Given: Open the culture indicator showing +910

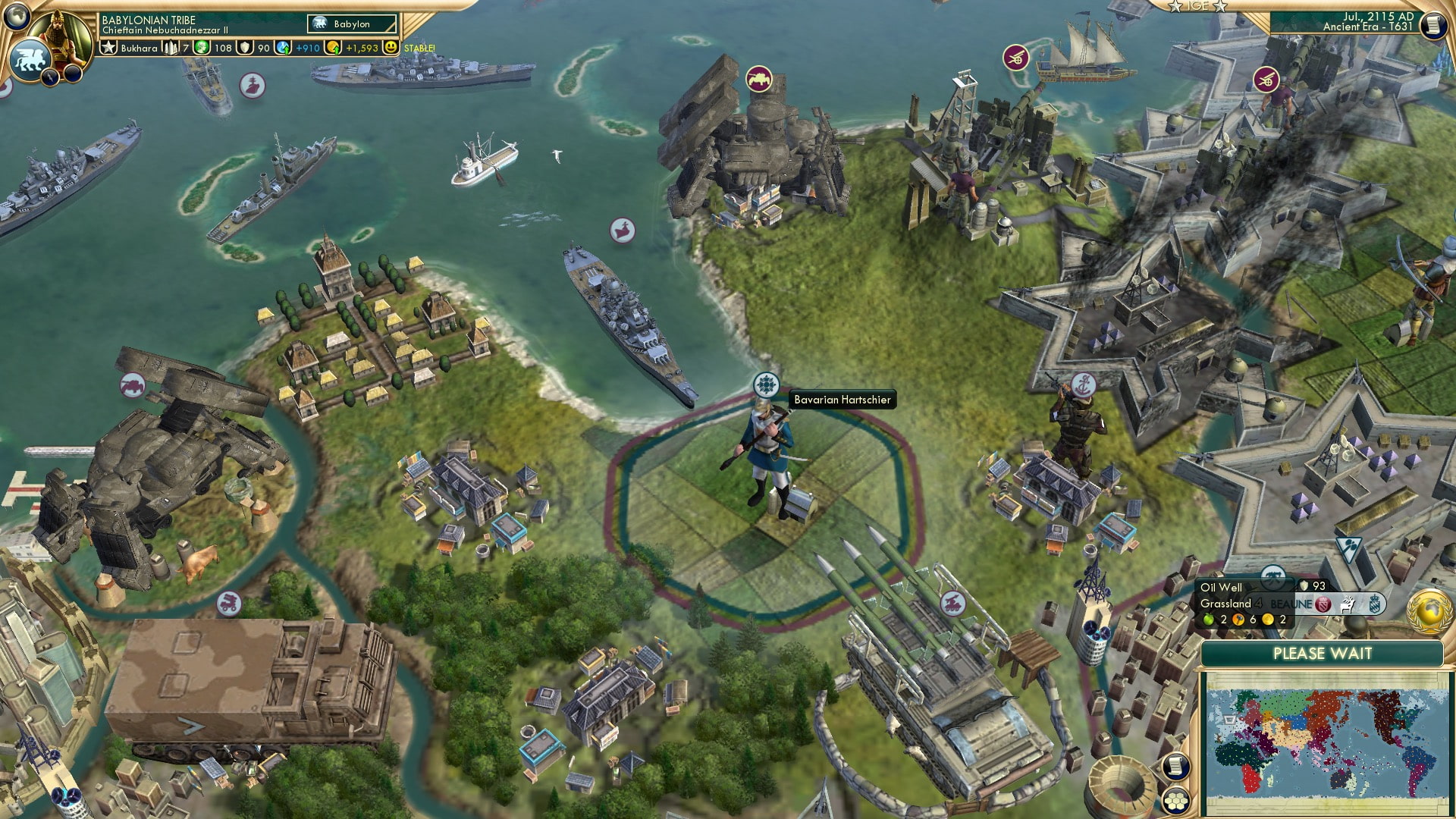Looking at the screenshot, I should (282, 47).
